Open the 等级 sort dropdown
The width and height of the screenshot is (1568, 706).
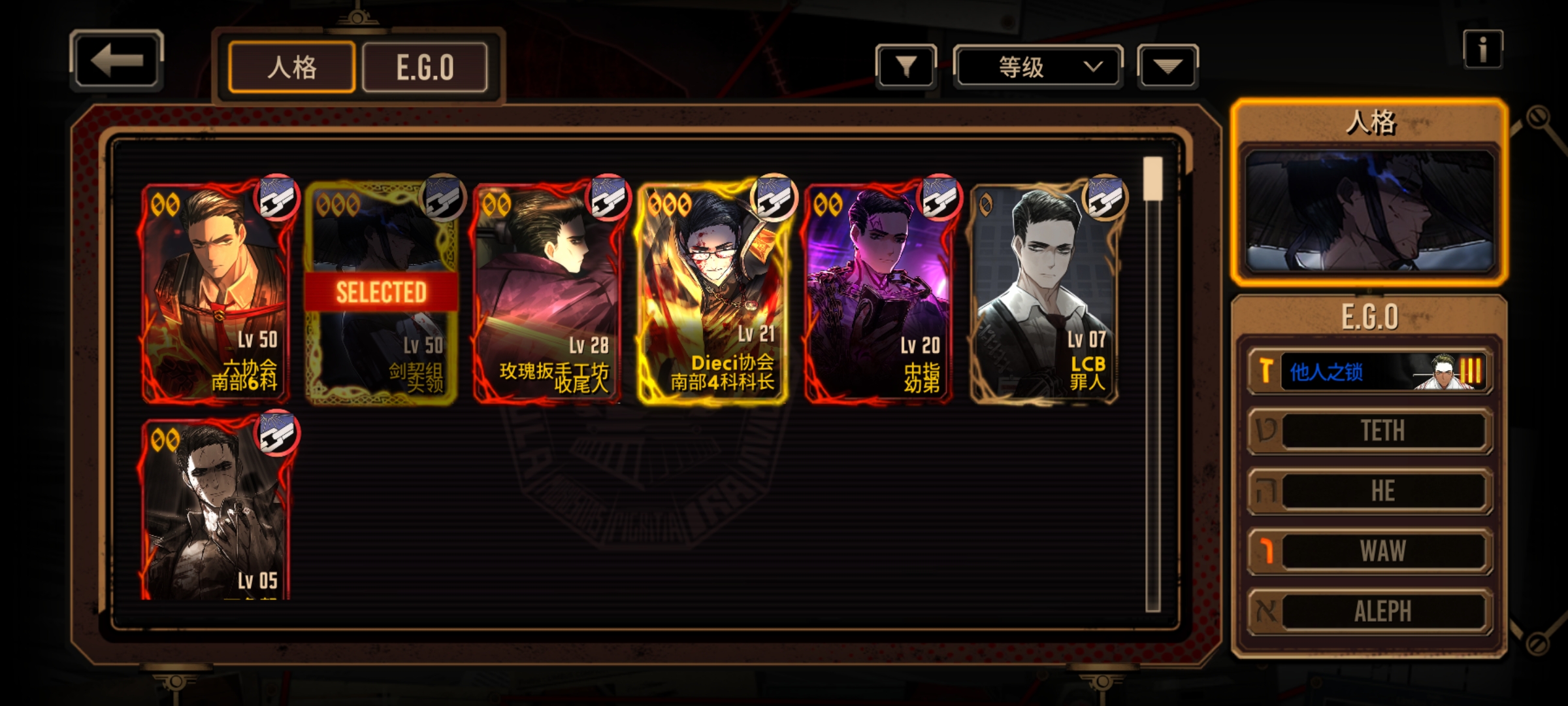[x=1038, y=66]
